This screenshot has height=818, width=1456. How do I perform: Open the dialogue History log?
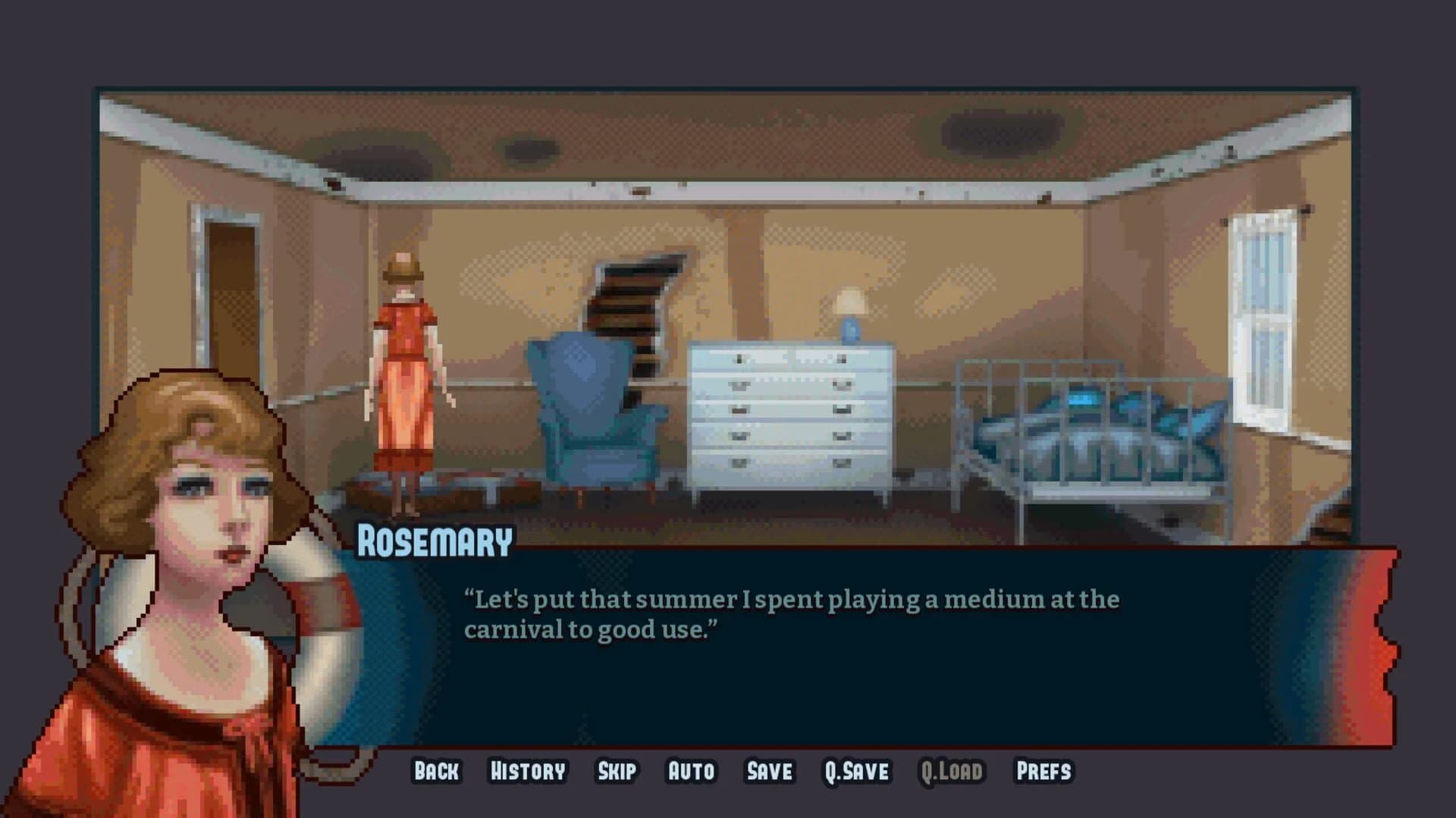pos(527,771)
